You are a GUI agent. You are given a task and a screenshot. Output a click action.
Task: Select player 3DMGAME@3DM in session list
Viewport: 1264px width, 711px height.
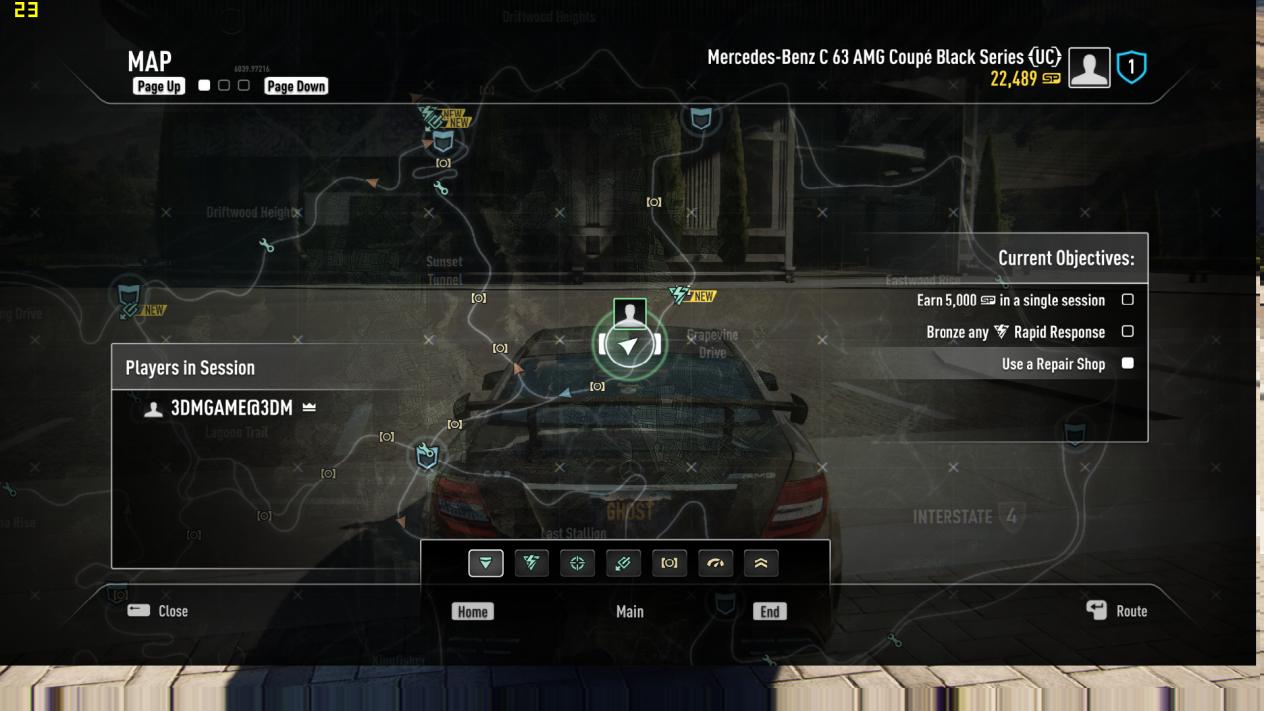tap(231, 408)
